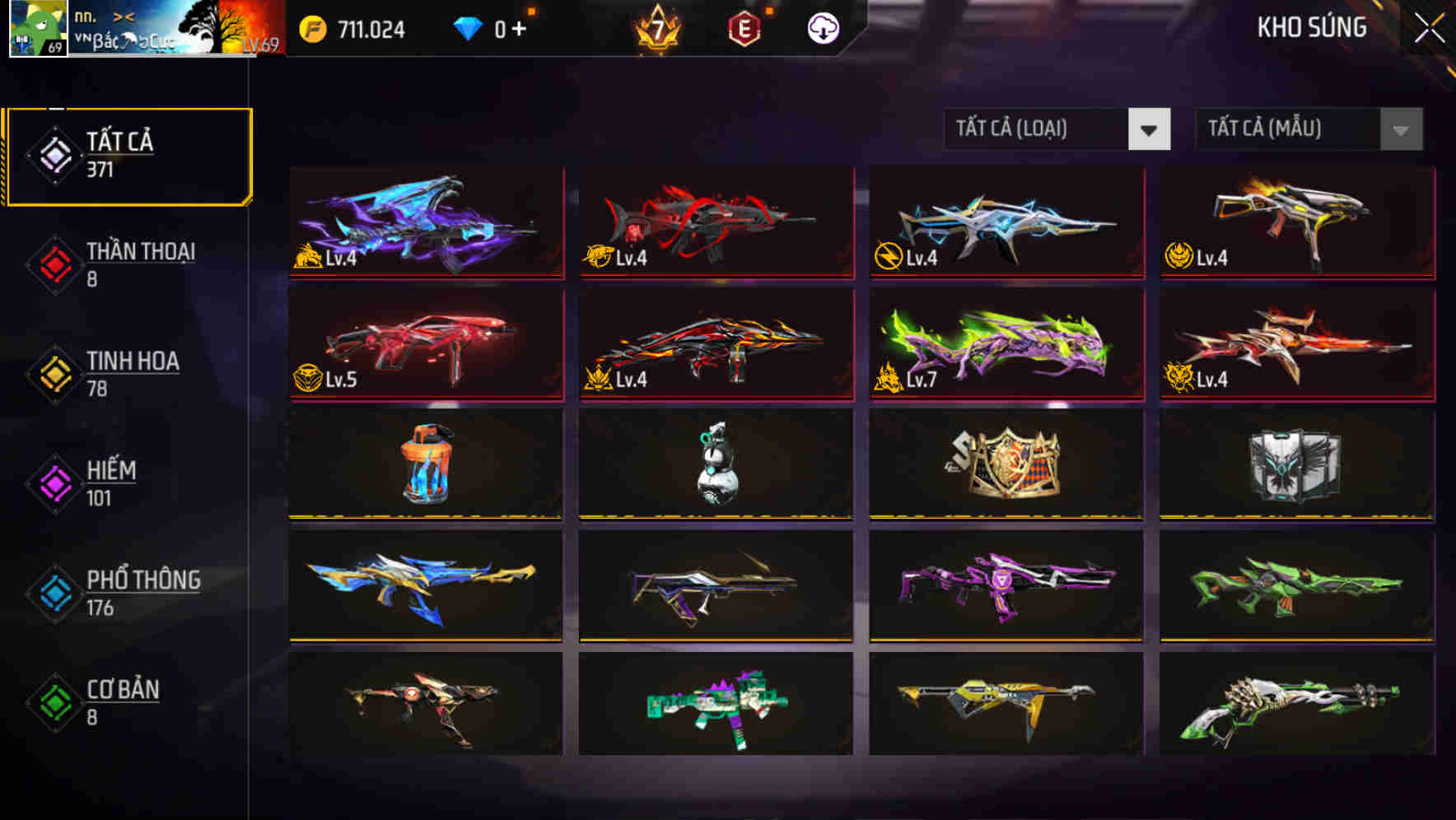
Task: Select the TẤT CẢ 371 category
Action: (124, 151)
